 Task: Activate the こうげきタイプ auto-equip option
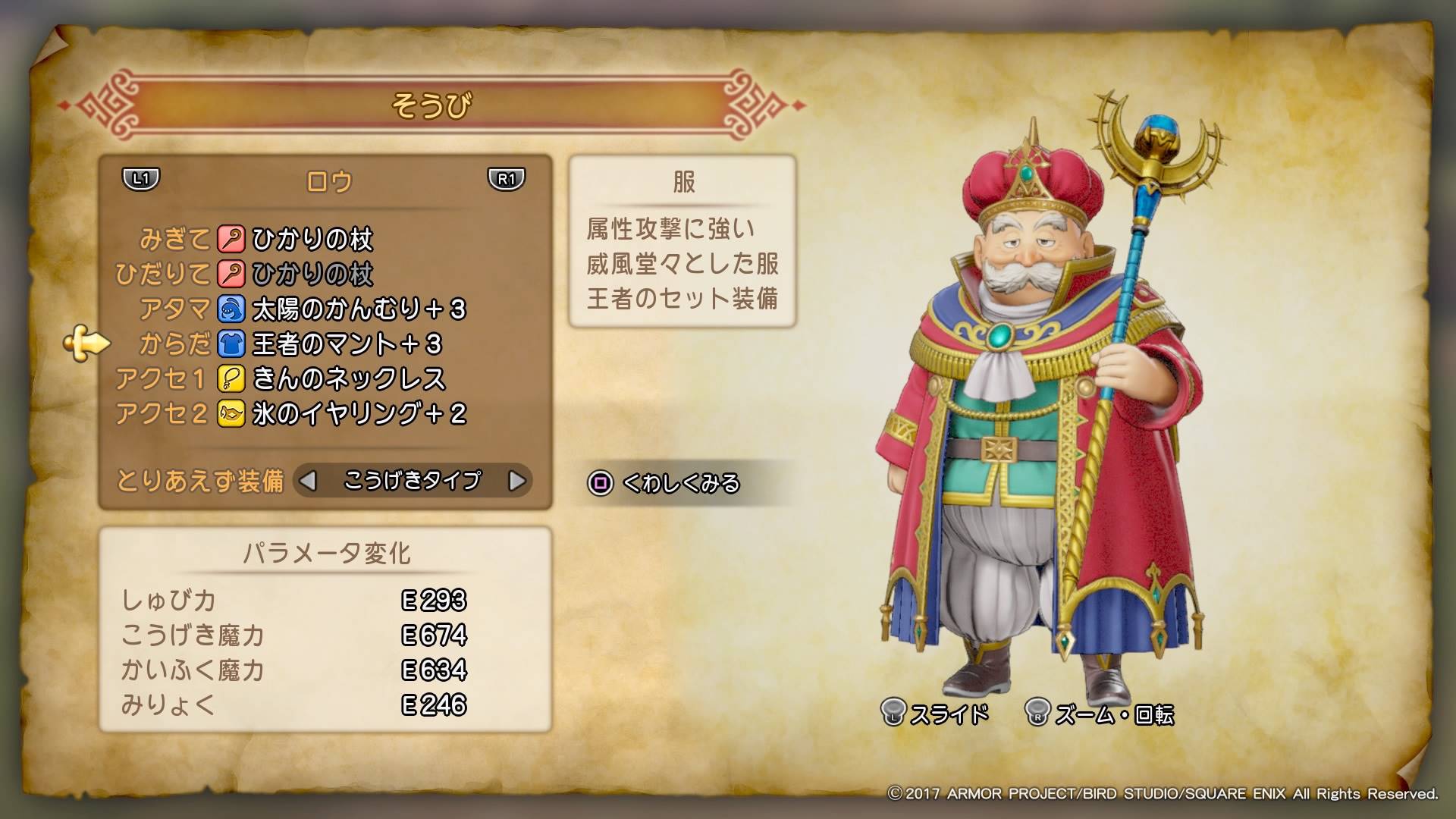pyautogui.click(x=412, y=481)
